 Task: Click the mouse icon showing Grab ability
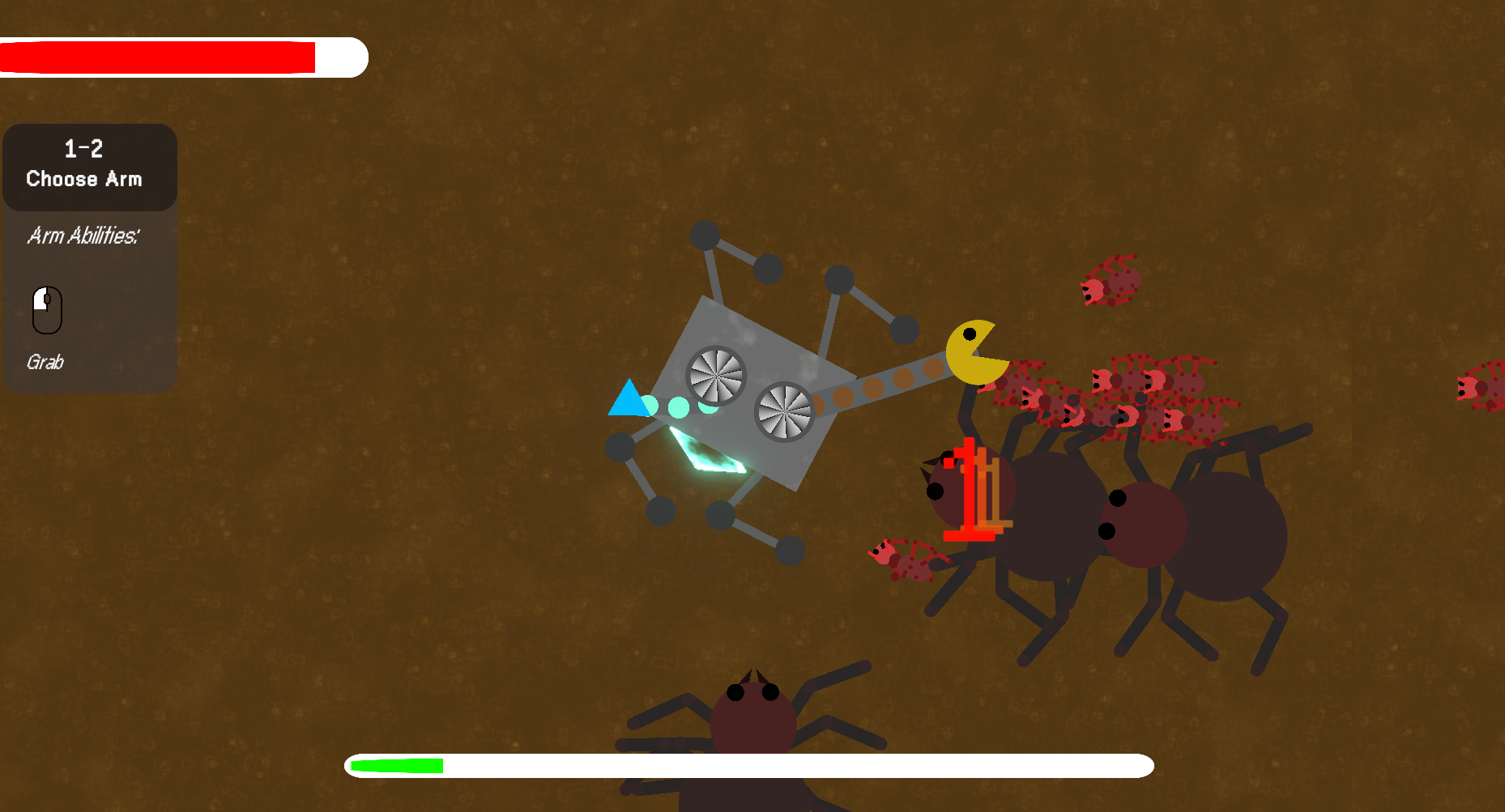click(47, 309)
